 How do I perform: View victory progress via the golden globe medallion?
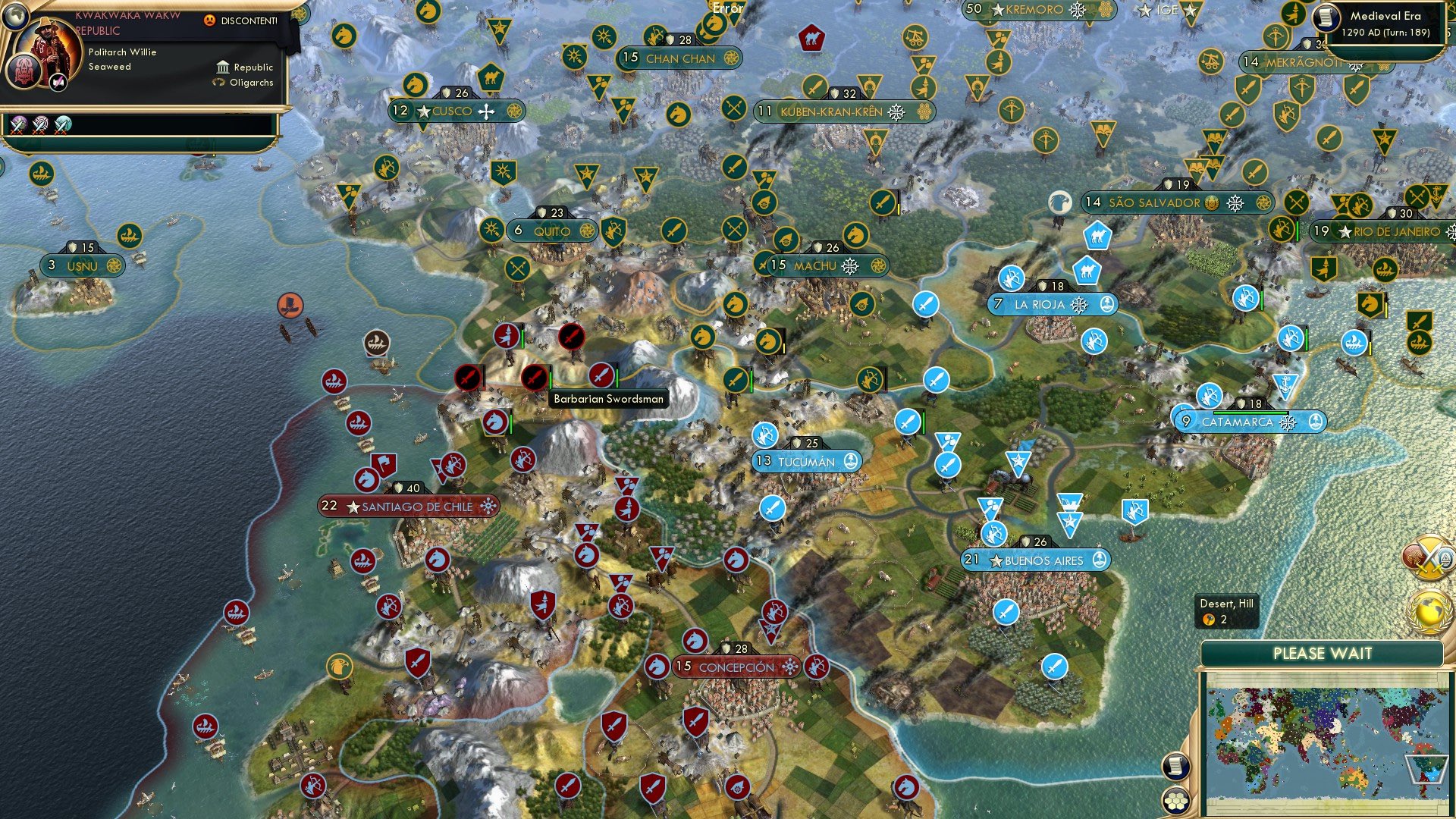(x=1428, y=611)
